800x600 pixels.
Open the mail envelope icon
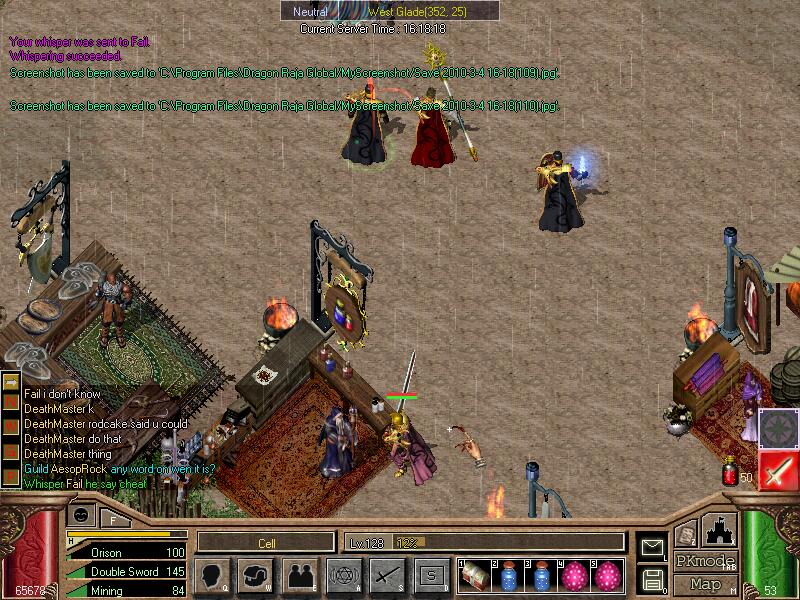[x=651, y=547]
